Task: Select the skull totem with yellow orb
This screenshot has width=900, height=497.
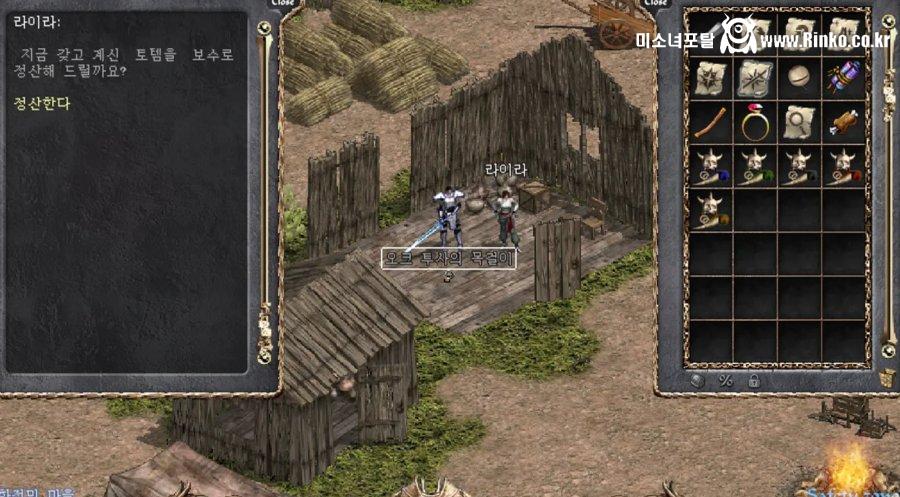Action: coord(710,210)
